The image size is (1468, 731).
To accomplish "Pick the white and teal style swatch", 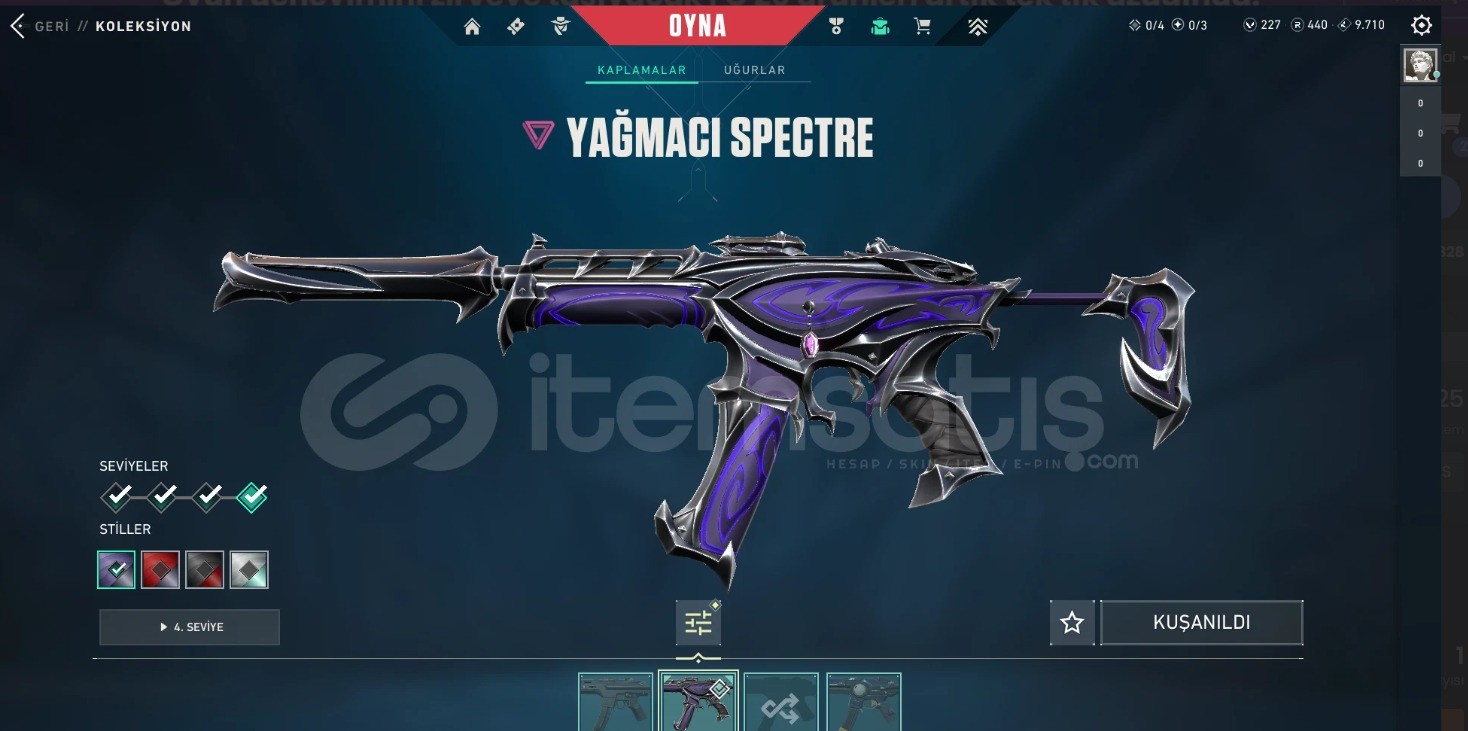I will click(x=249, y=570).
